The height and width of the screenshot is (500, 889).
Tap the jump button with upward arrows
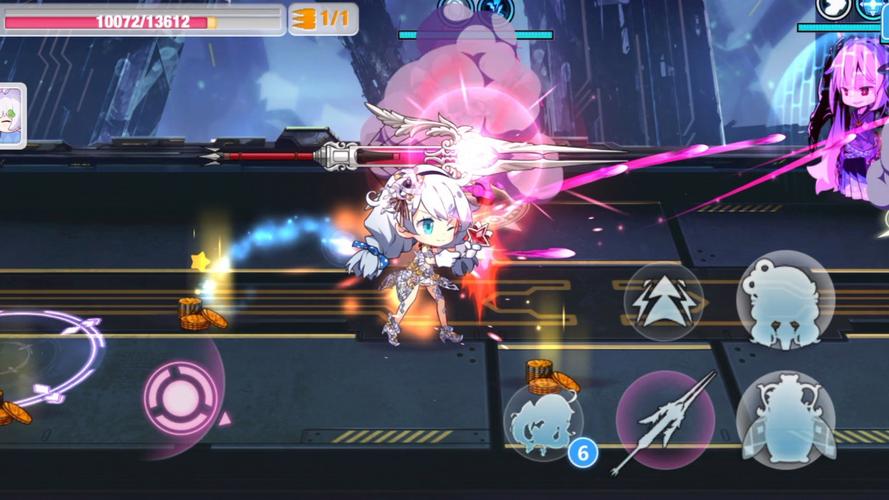click(x=664, y=300)
